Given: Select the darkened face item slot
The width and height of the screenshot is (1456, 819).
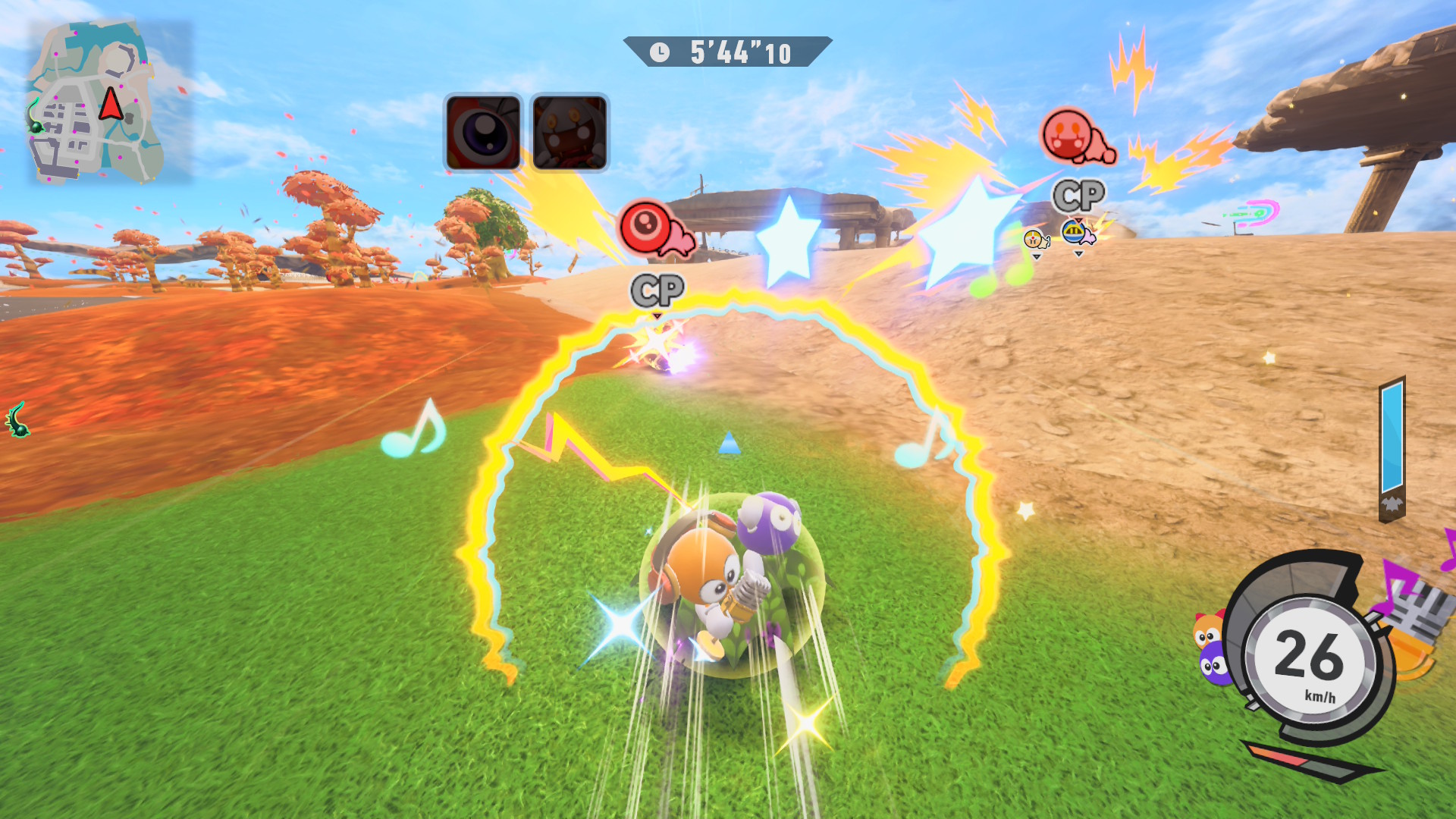Looking at the screenshot, I should (x=570, y=133).
